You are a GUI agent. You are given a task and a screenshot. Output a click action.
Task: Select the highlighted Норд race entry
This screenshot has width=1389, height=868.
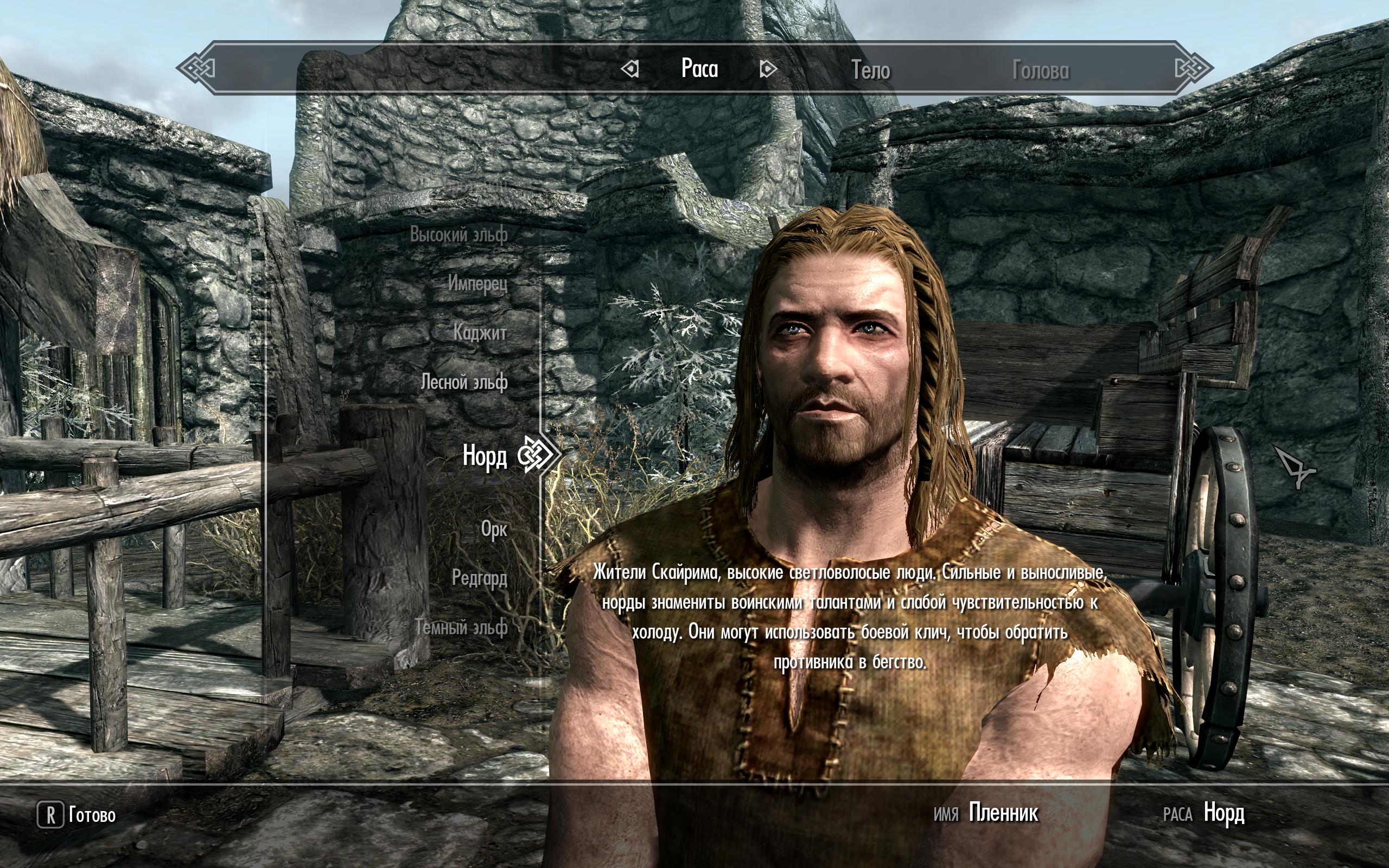(485, 456)
